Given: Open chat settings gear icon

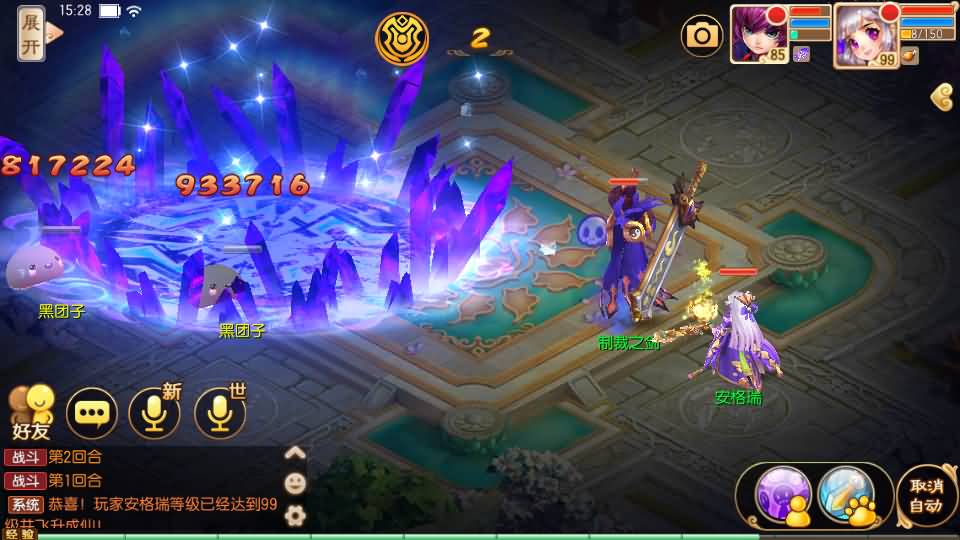Looking at the screenshot, I should point(295,516).
